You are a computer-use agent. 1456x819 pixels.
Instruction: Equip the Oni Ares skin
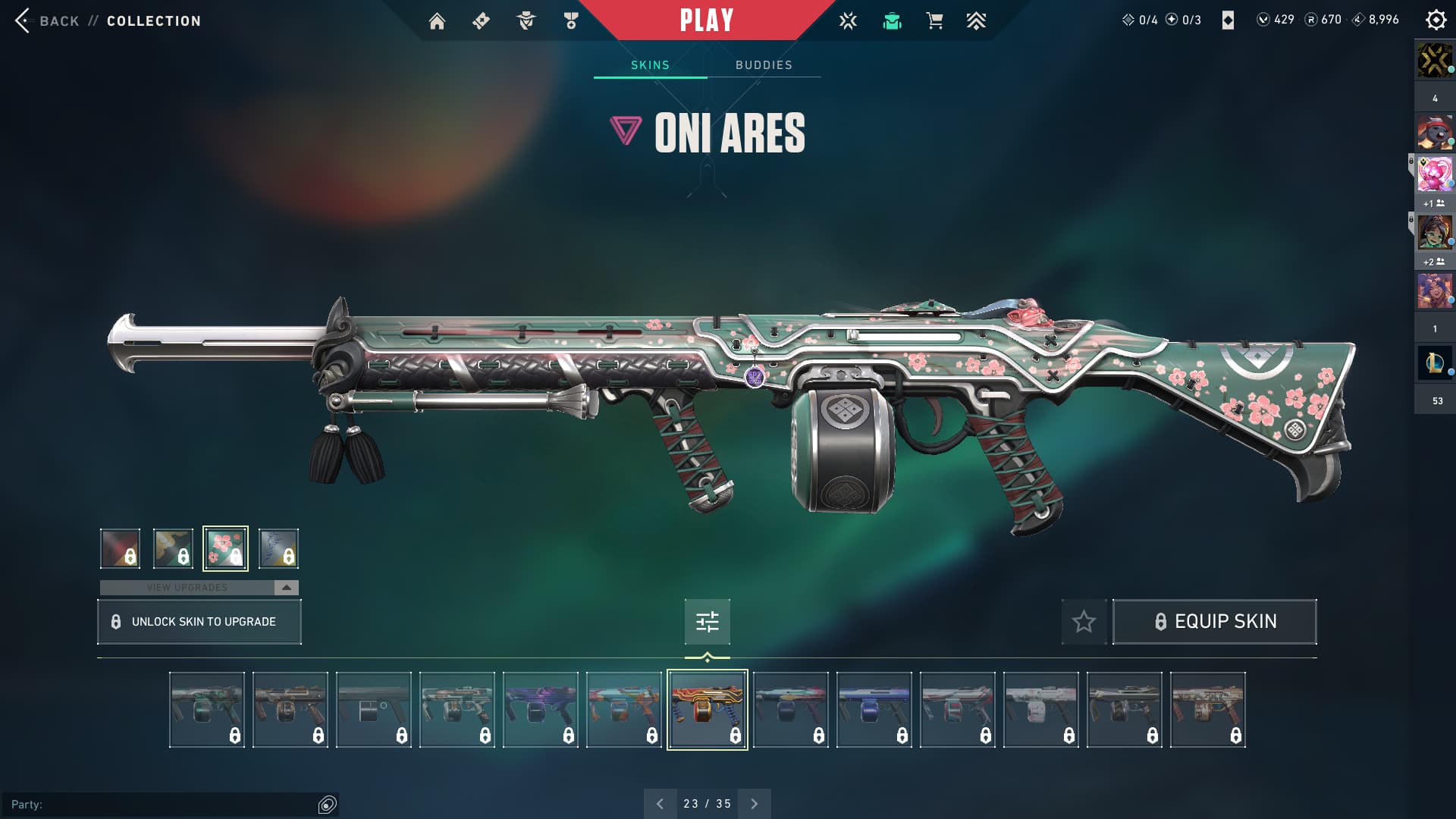[1214, 622]
